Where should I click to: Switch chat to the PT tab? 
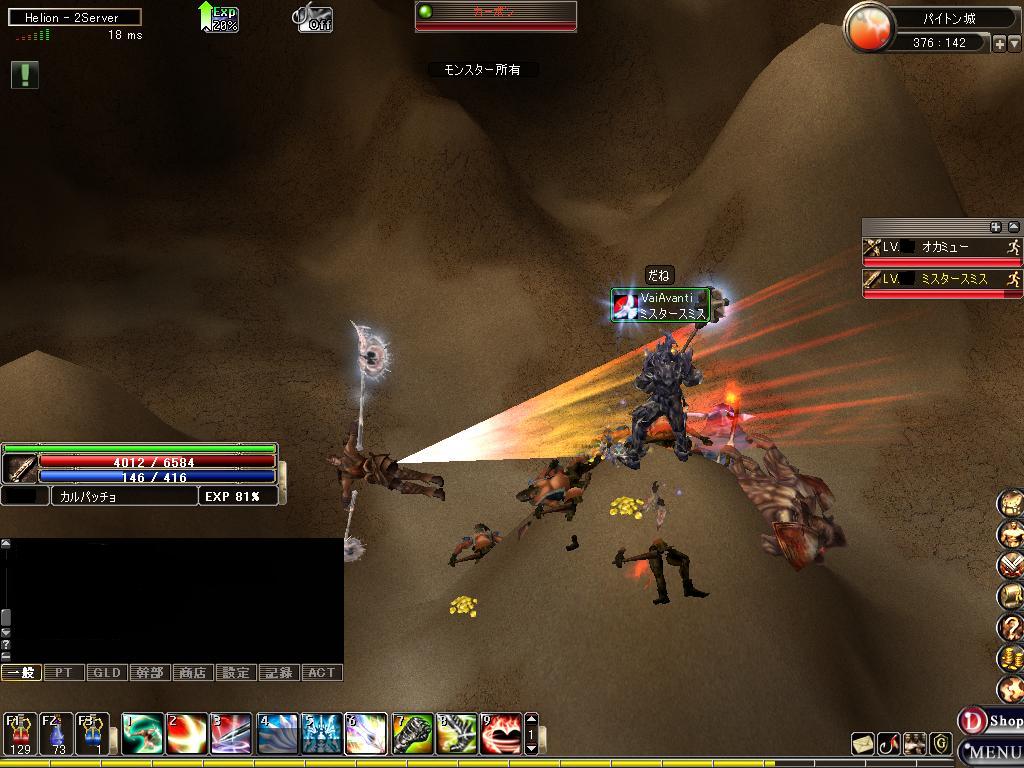pyautogui.click(x=63, y=673)
